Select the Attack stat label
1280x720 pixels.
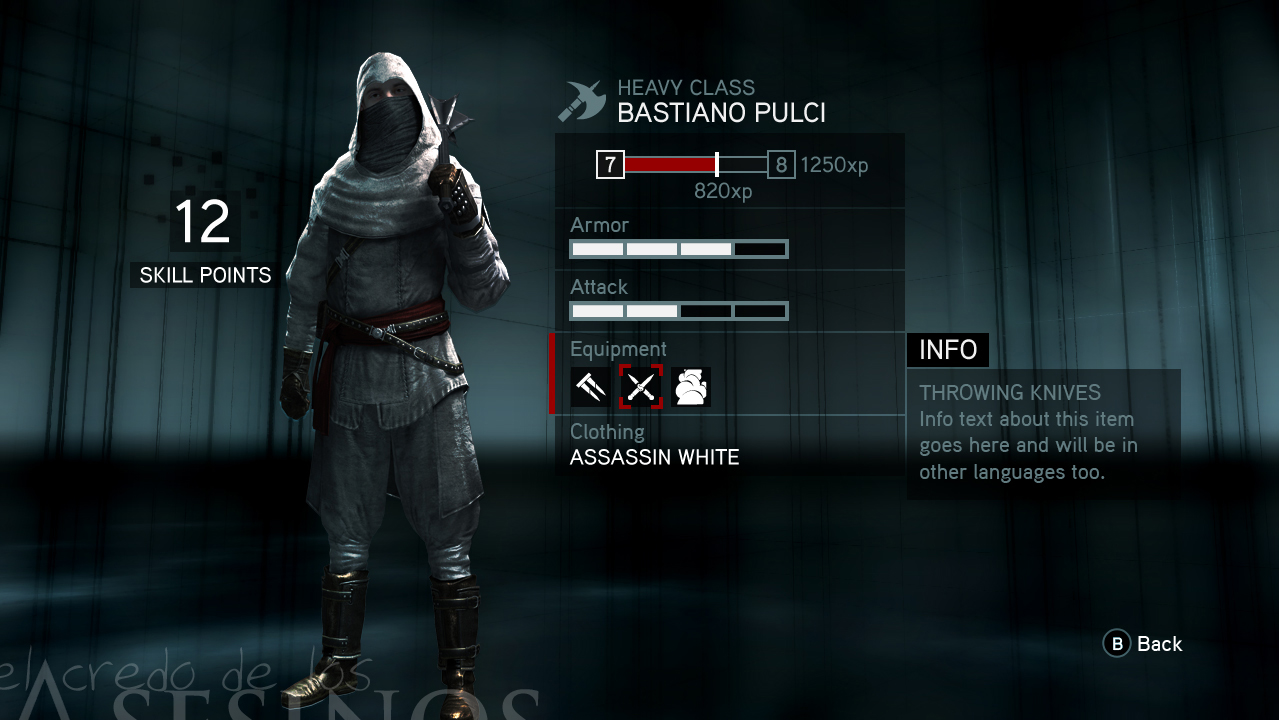(597, 287)
